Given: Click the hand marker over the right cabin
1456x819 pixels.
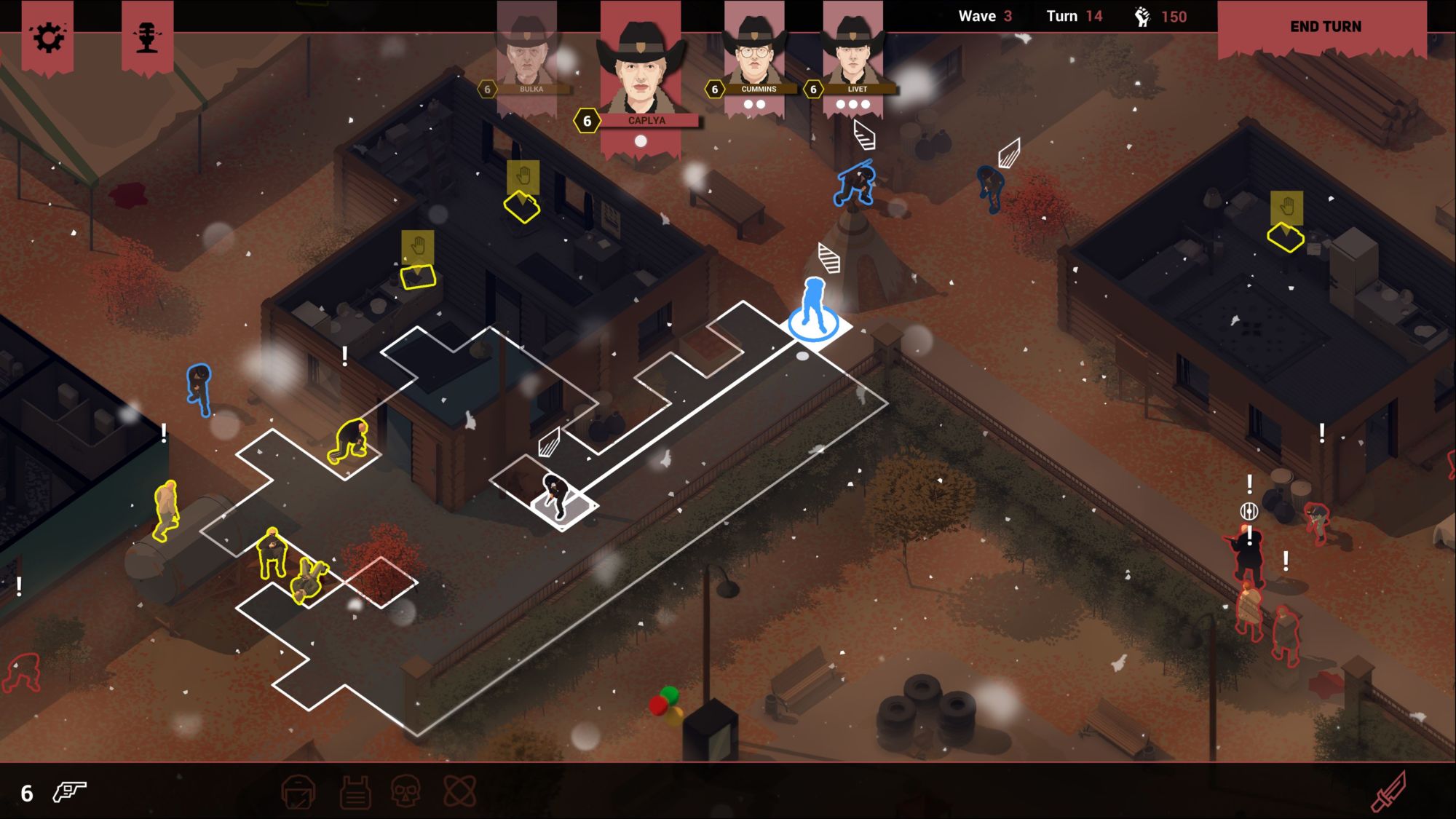Looking at the screenshot, I should [1286, 207].
